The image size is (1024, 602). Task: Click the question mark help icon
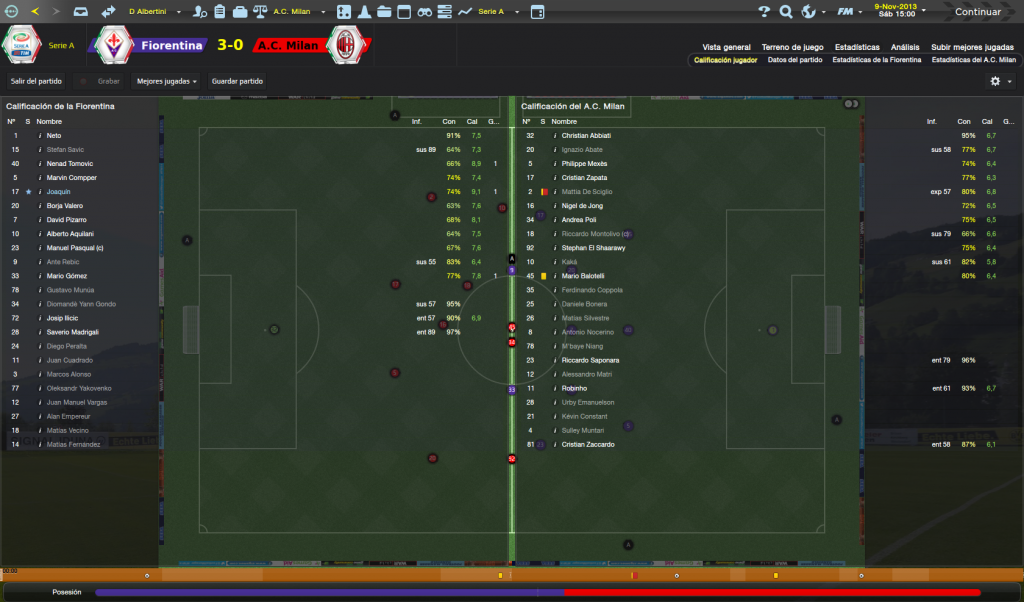pyautogui.click(x=763, y=12)
